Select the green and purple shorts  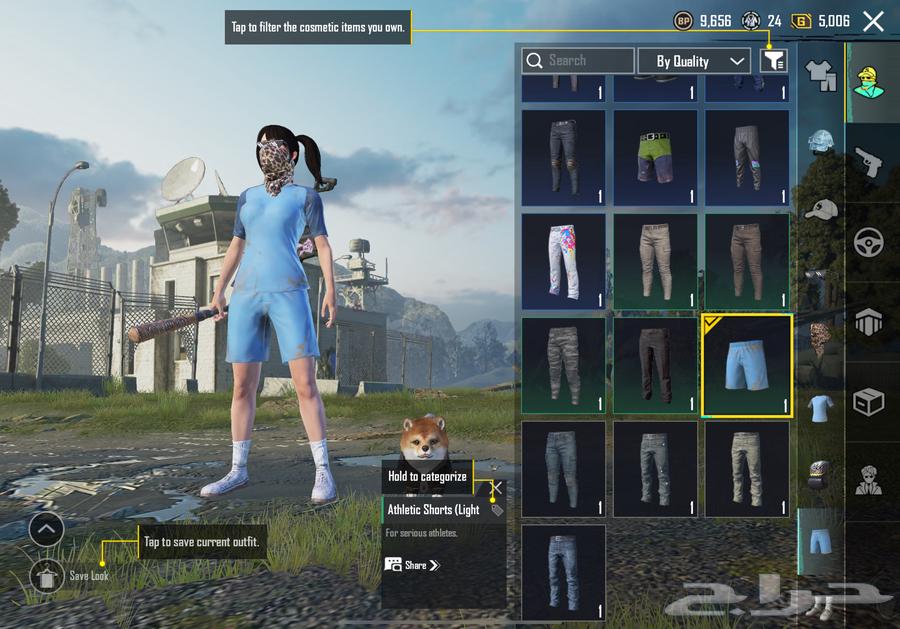pyautogui.click(x=655, y=157)
